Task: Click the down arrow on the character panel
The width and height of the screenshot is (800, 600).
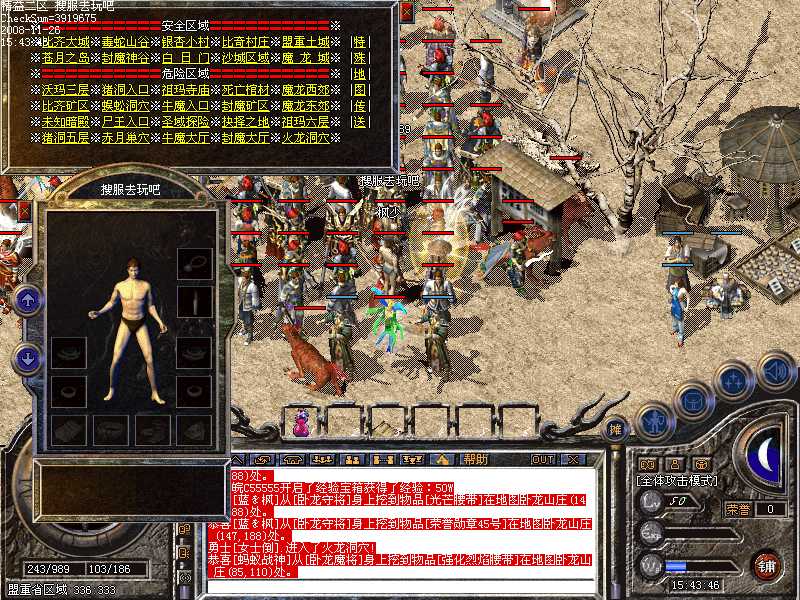Action: coord(28,355)
